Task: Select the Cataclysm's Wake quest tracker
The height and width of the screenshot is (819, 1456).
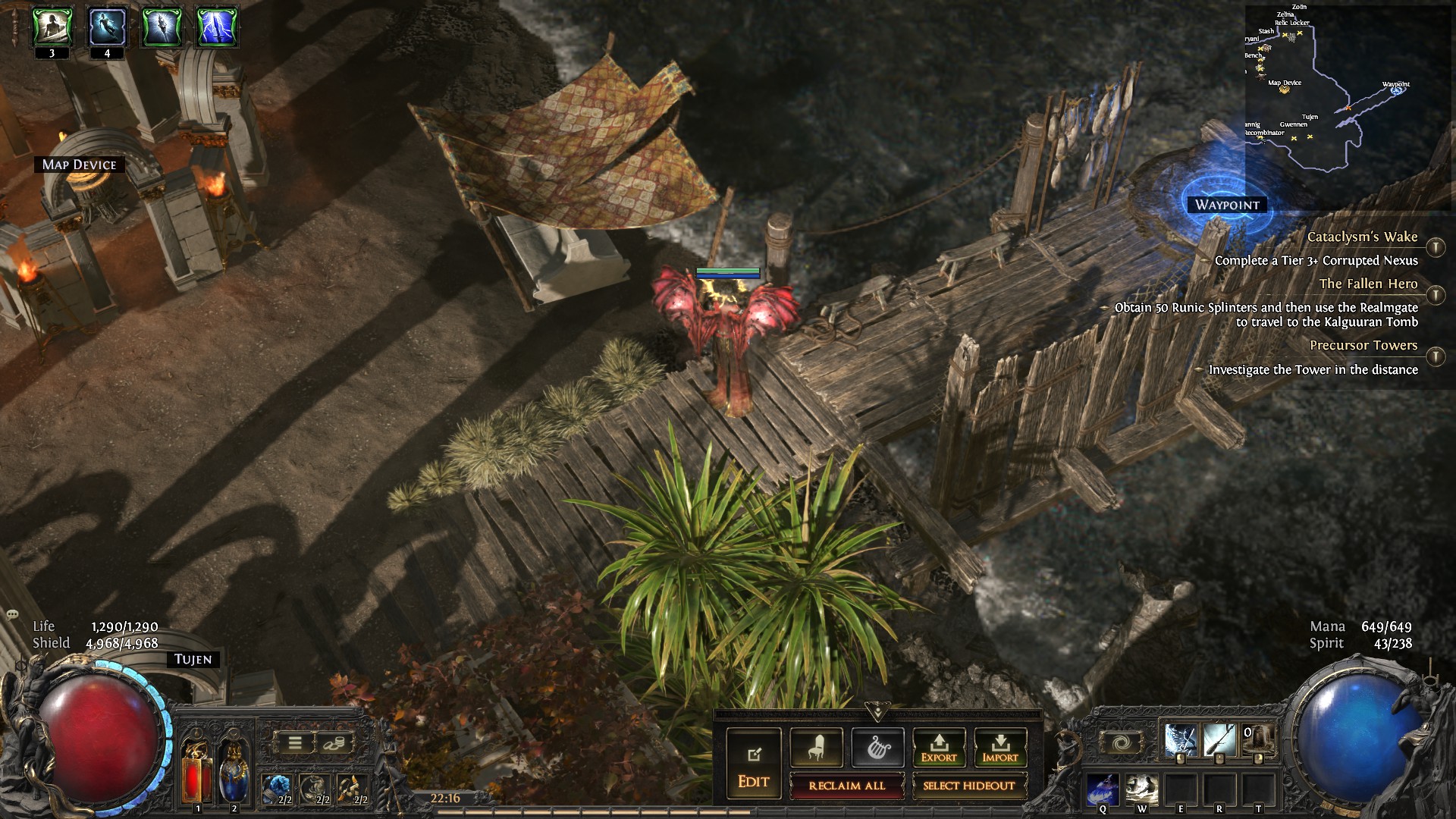Action: click(1362, 237)
